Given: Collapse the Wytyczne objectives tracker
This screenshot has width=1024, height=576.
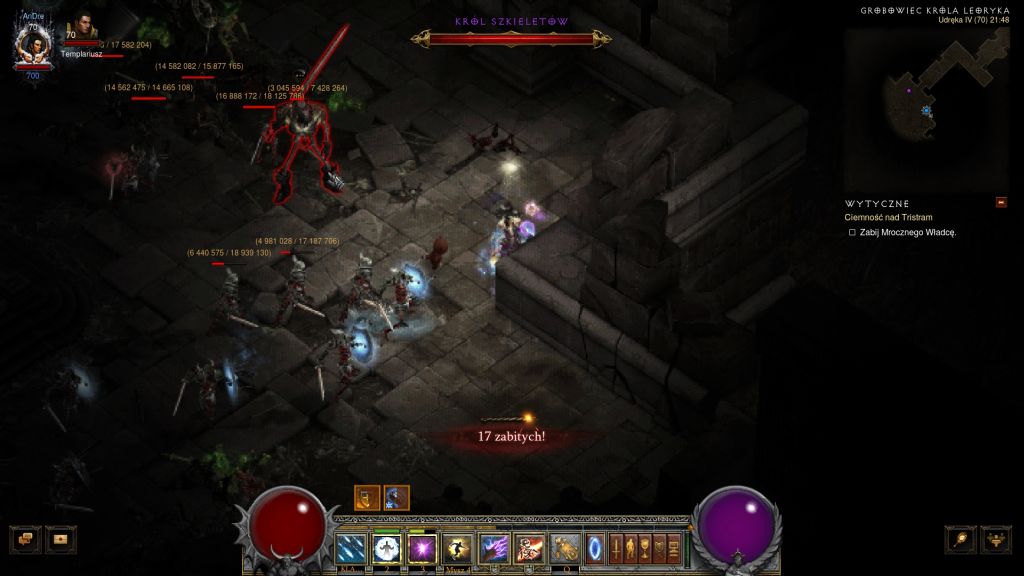Looking at the screenshot, I should 1001,203.
